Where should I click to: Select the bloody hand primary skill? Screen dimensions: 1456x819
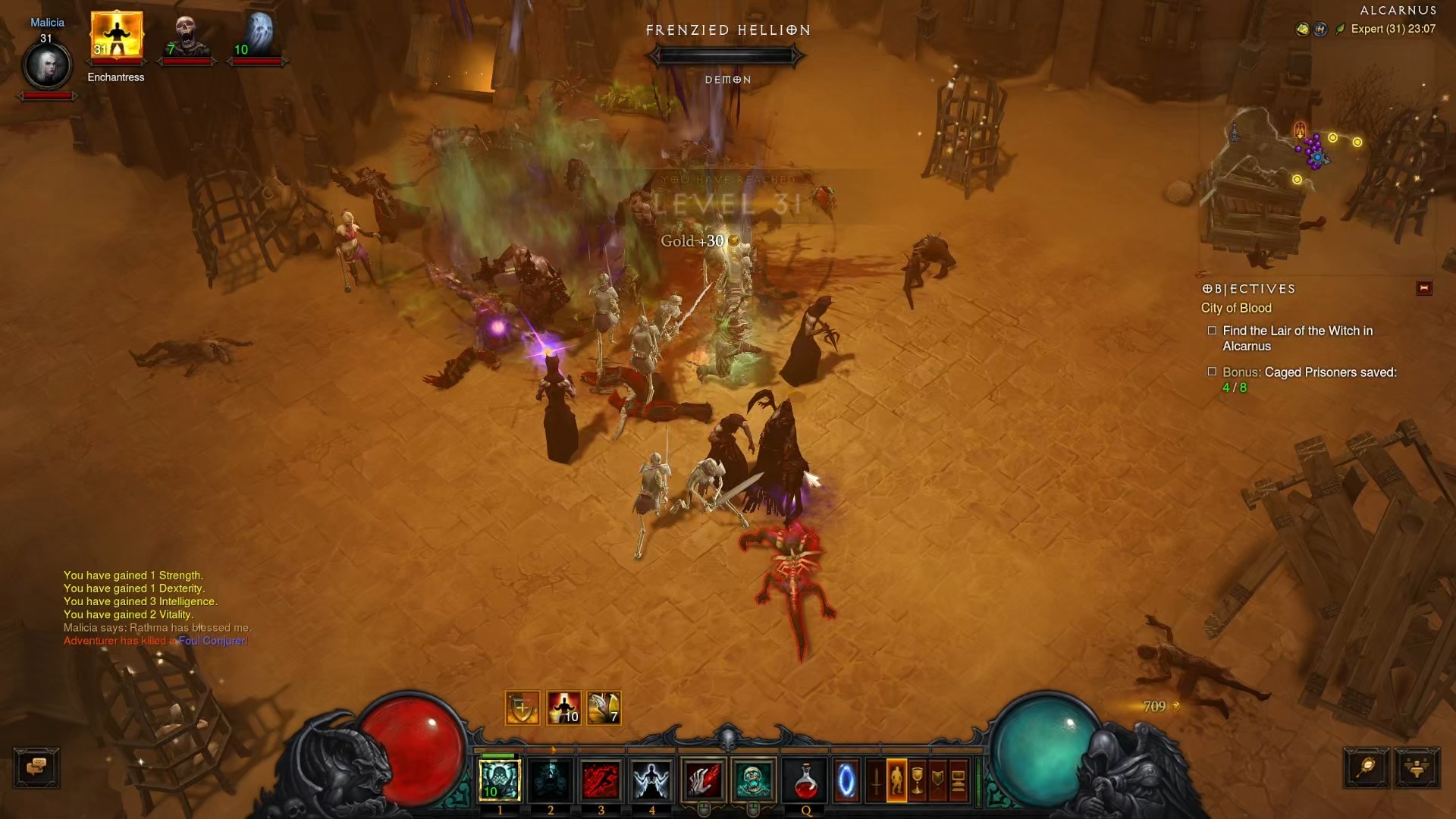click(x=703, y=780)
